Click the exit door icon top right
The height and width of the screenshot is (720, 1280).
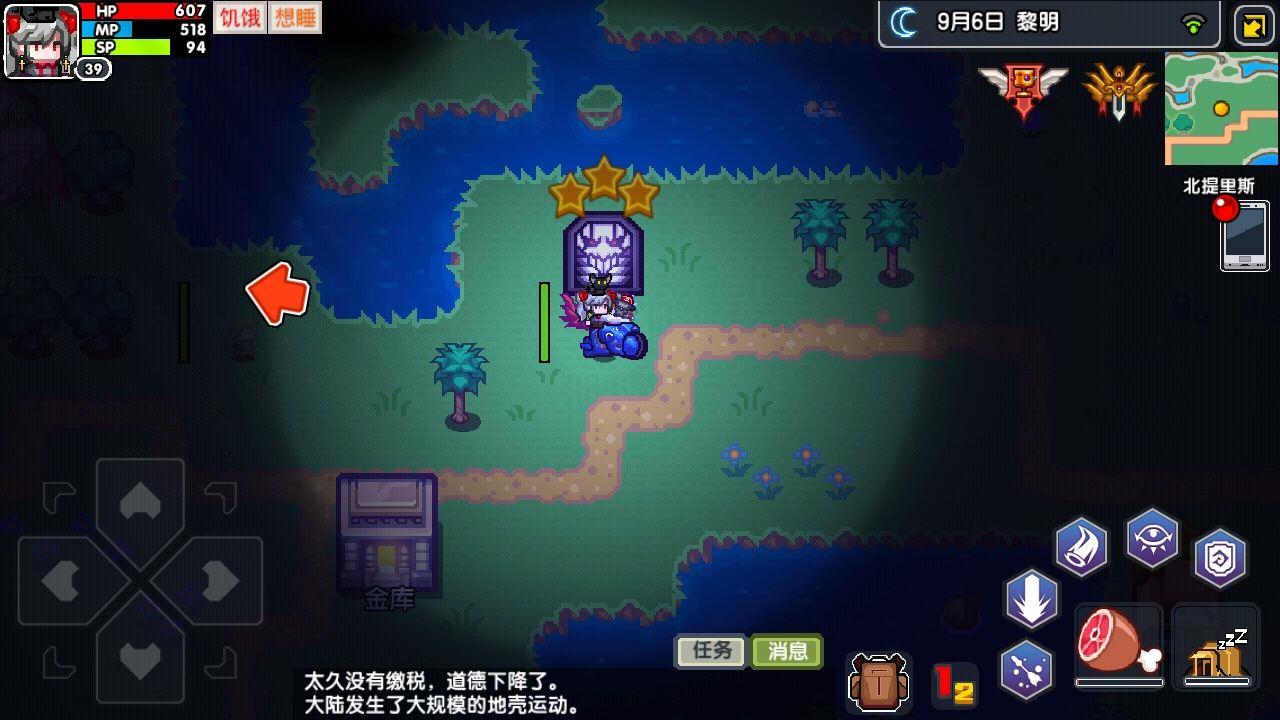click(x=1252, y=22)
